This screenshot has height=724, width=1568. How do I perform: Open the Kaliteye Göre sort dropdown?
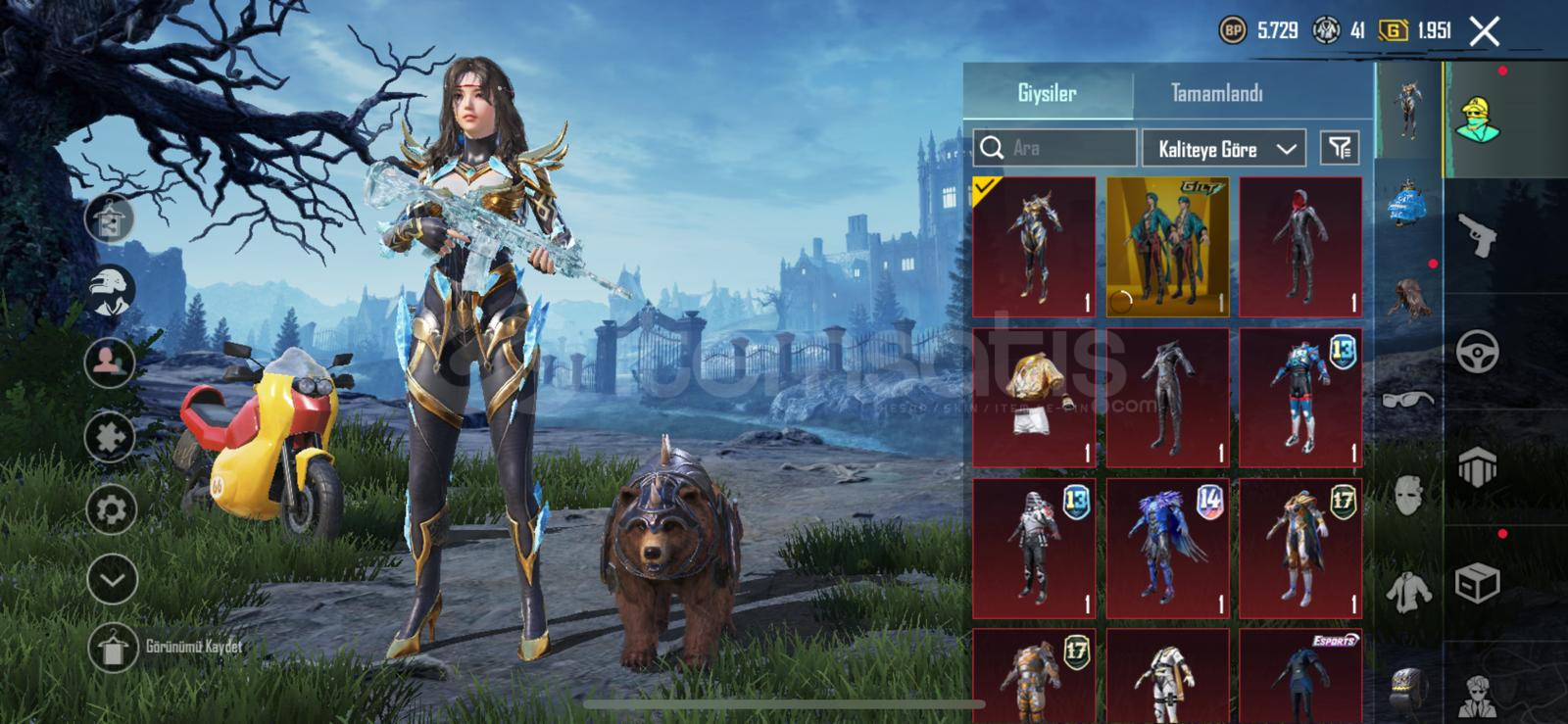coord(1224,149)
